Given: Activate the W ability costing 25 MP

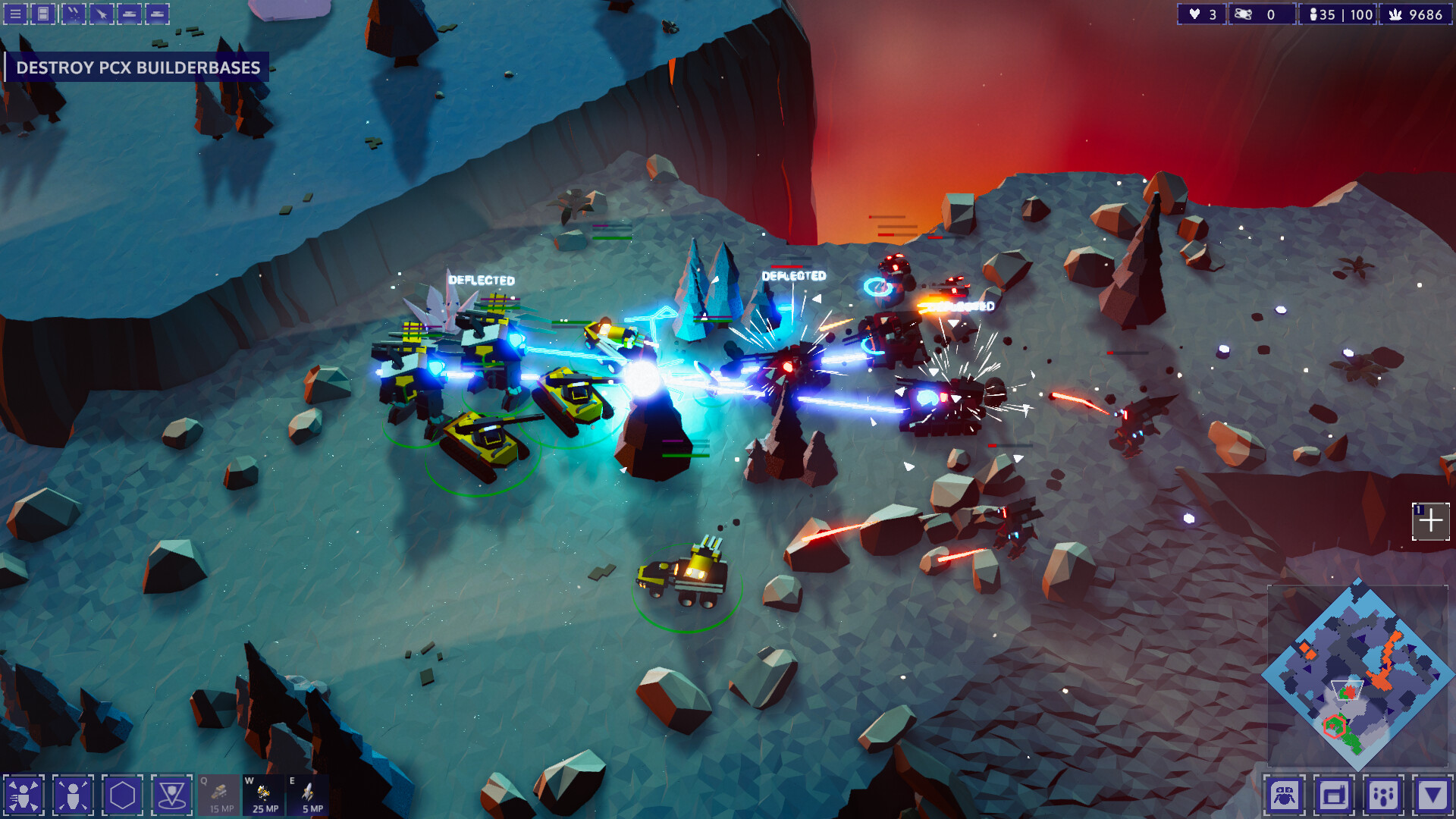Looking at the screenshot, I should tap(262, 795).
